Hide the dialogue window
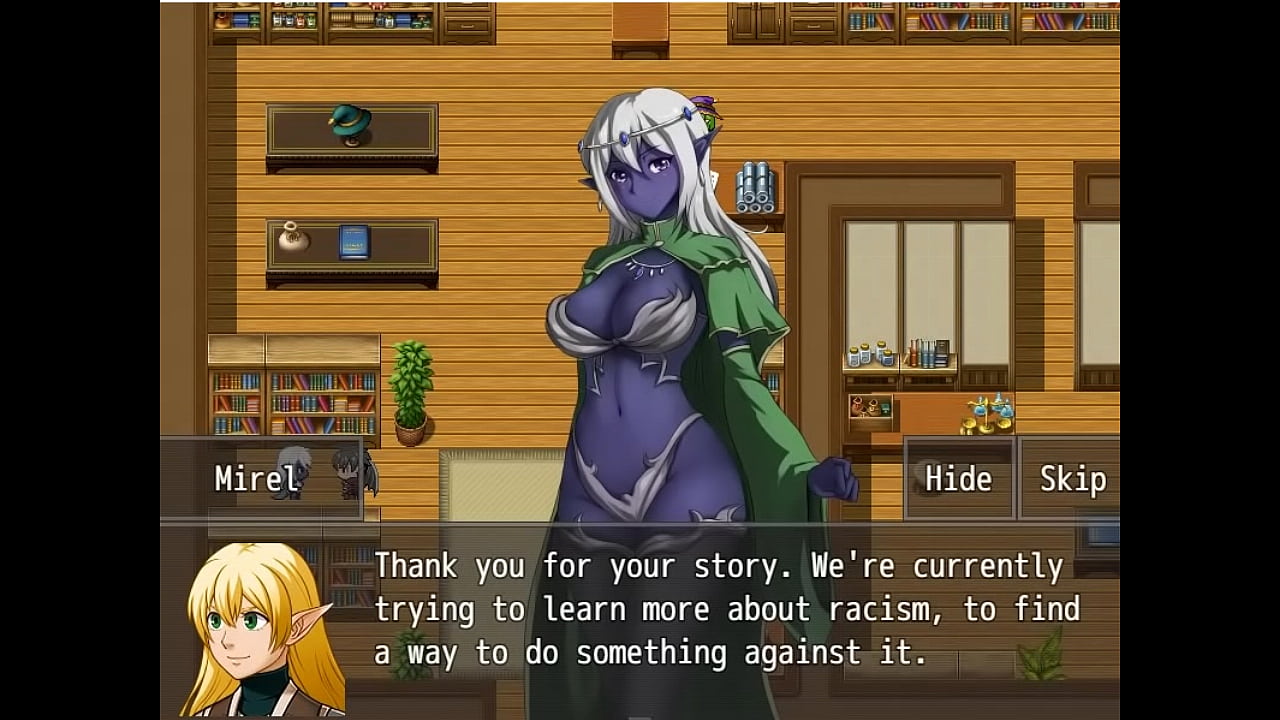The image size is (1280, 720). [958, 479]
